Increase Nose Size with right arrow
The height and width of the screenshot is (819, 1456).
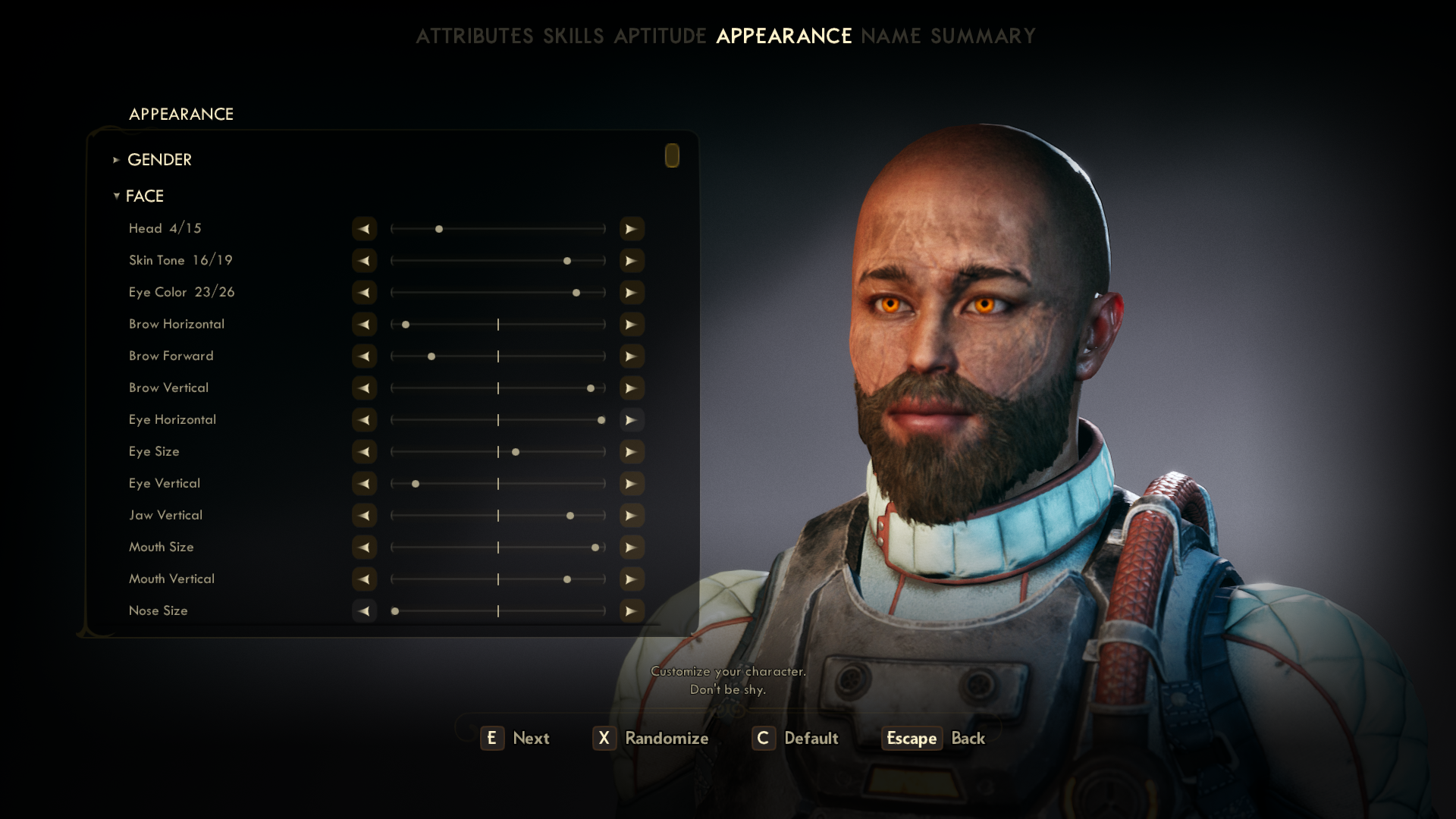[x=631, y=611]
